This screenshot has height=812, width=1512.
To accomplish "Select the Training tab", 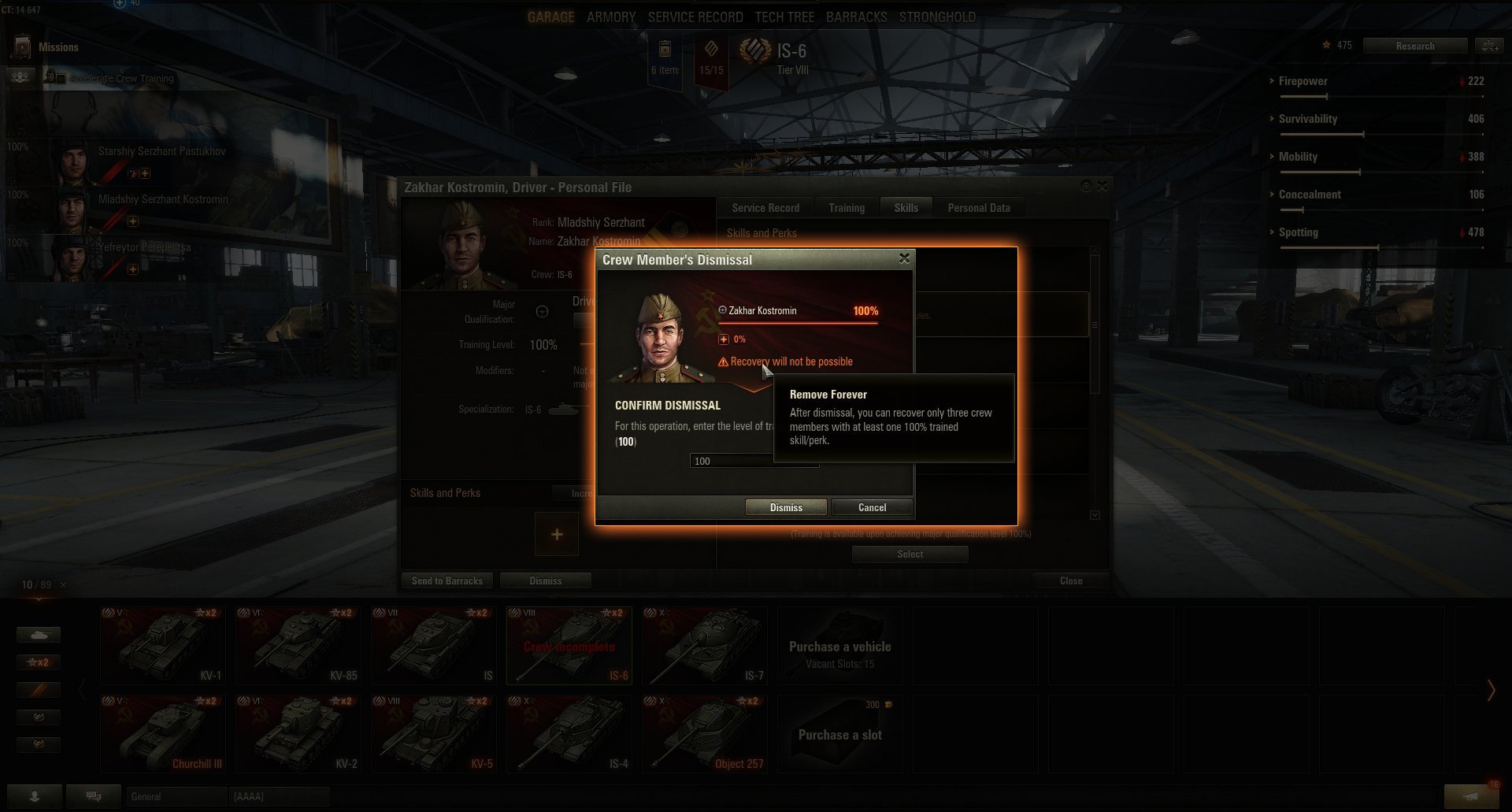I will pos(846,208).
